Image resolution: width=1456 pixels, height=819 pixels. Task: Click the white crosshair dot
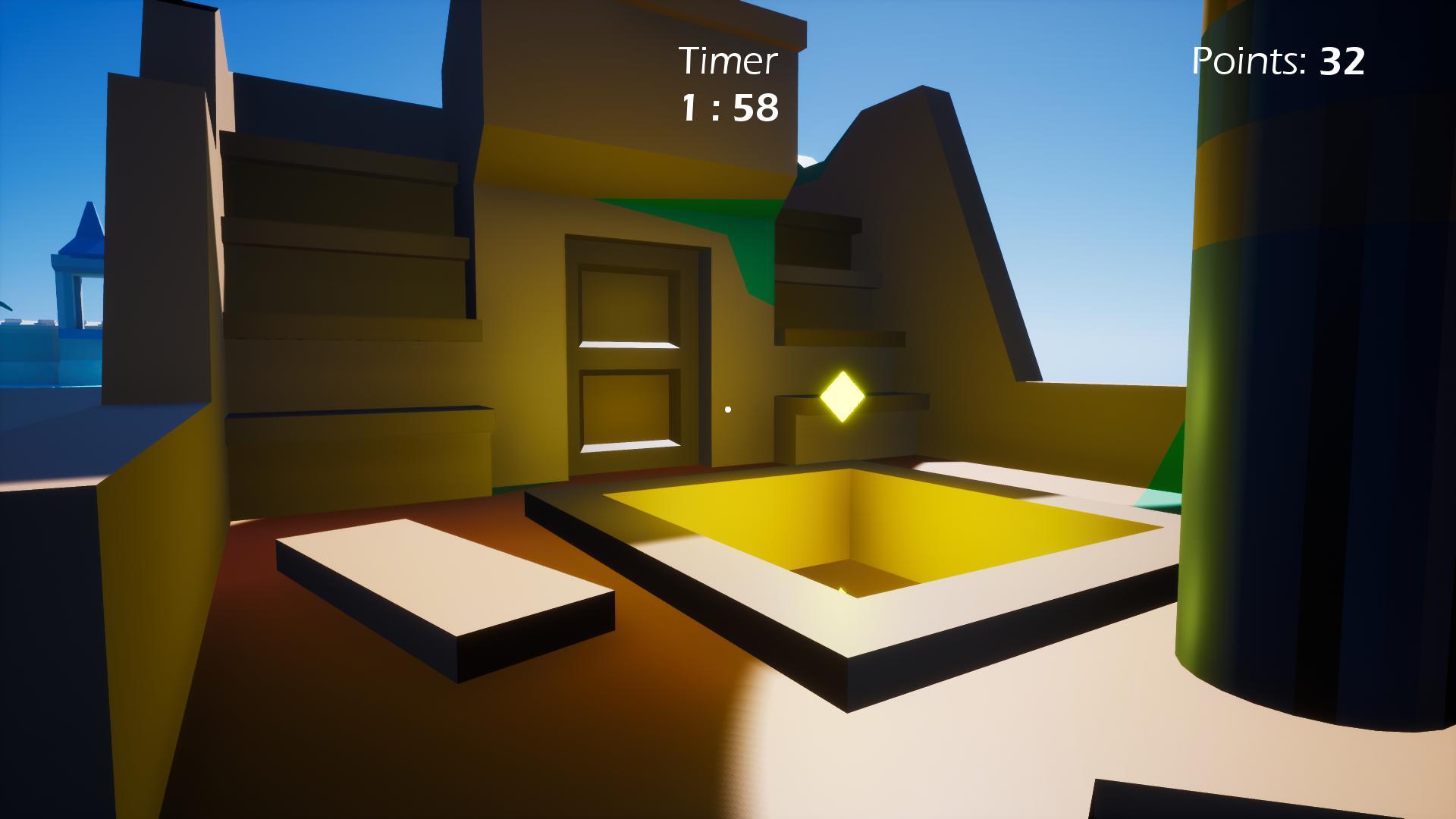[x=729, y=408]
